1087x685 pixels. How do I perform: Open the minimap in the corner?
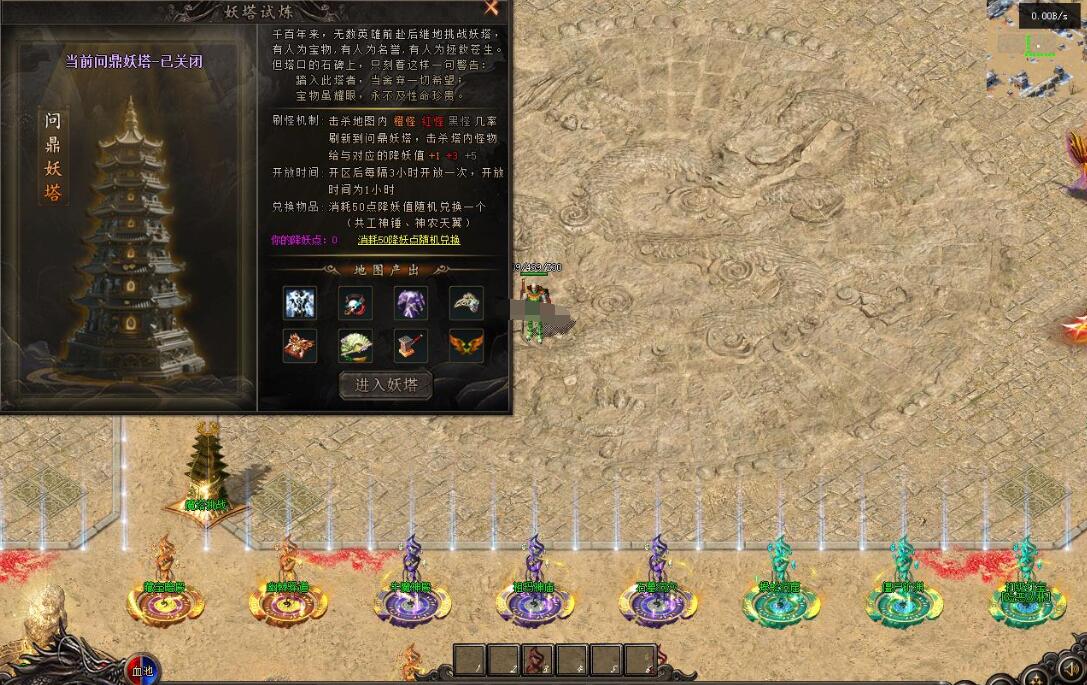coord(1034,48)
